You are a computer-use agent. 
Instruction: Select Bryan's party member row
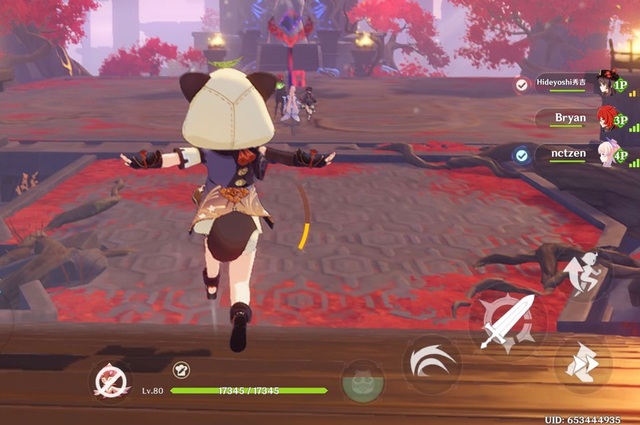click(x=575, y=119)
